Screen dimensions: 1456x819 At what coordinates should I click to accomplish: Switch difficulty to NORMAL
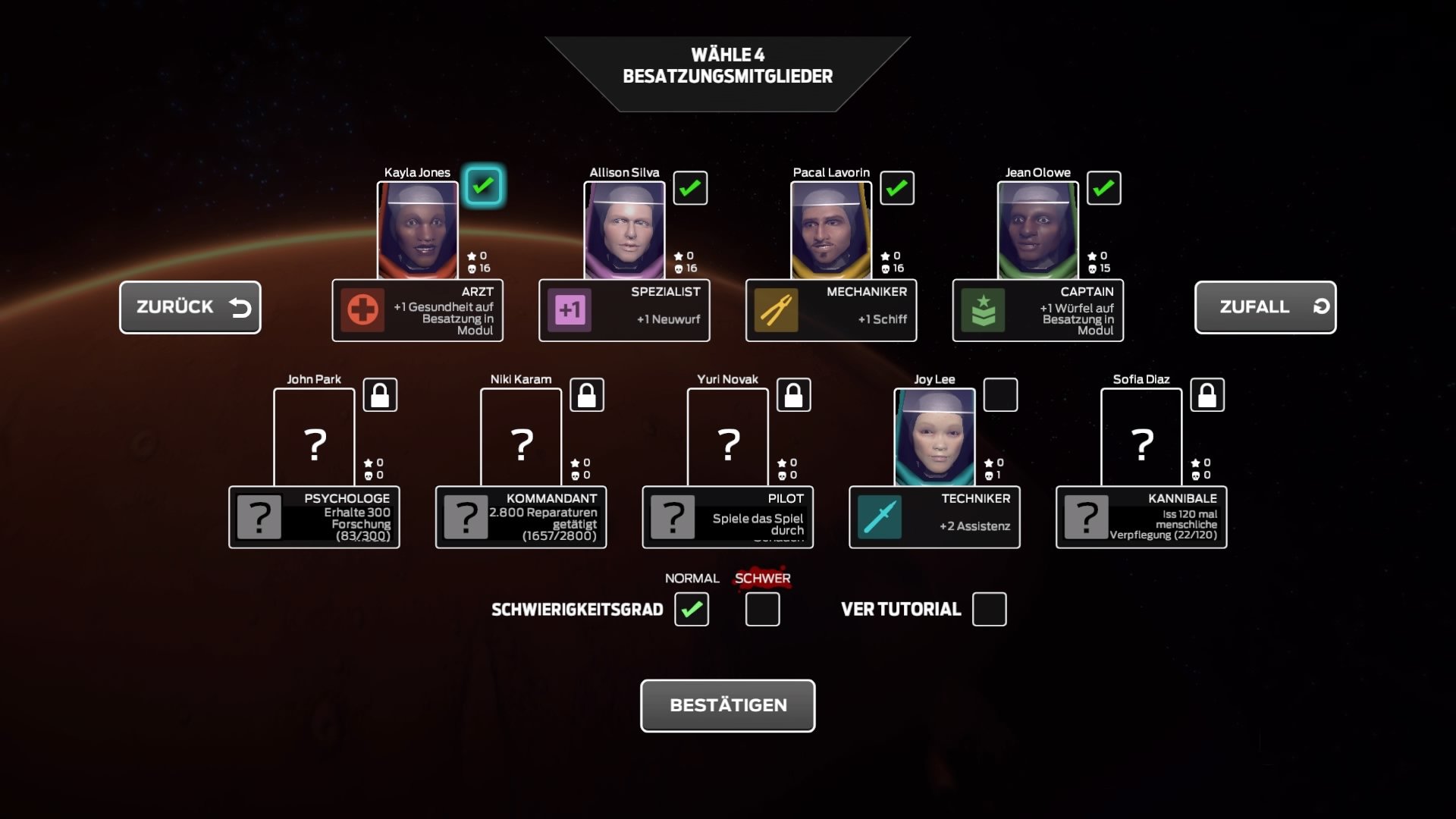tap(691, 609)
